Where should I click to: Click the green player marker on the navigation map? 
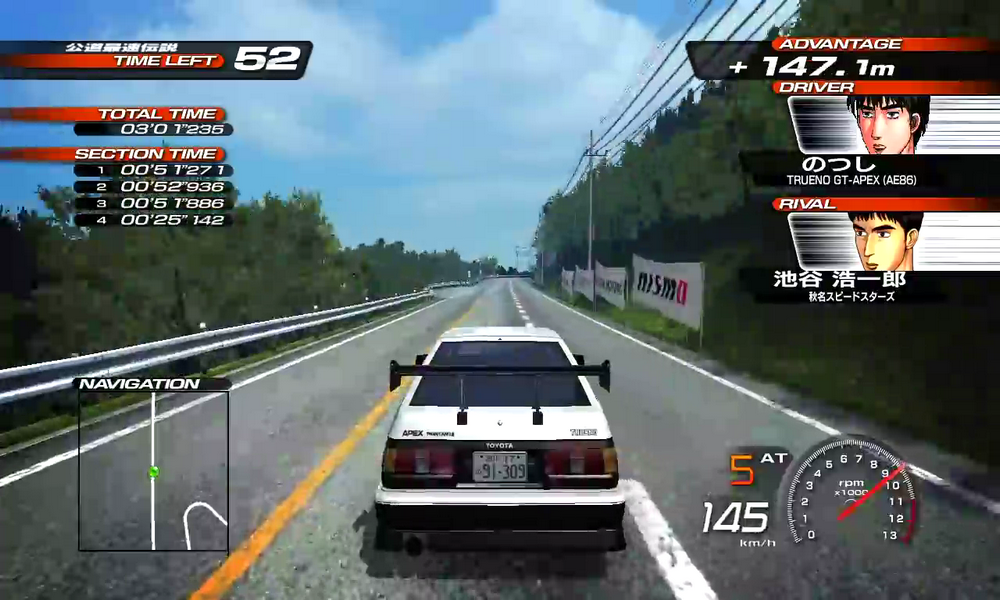point(153,471)
